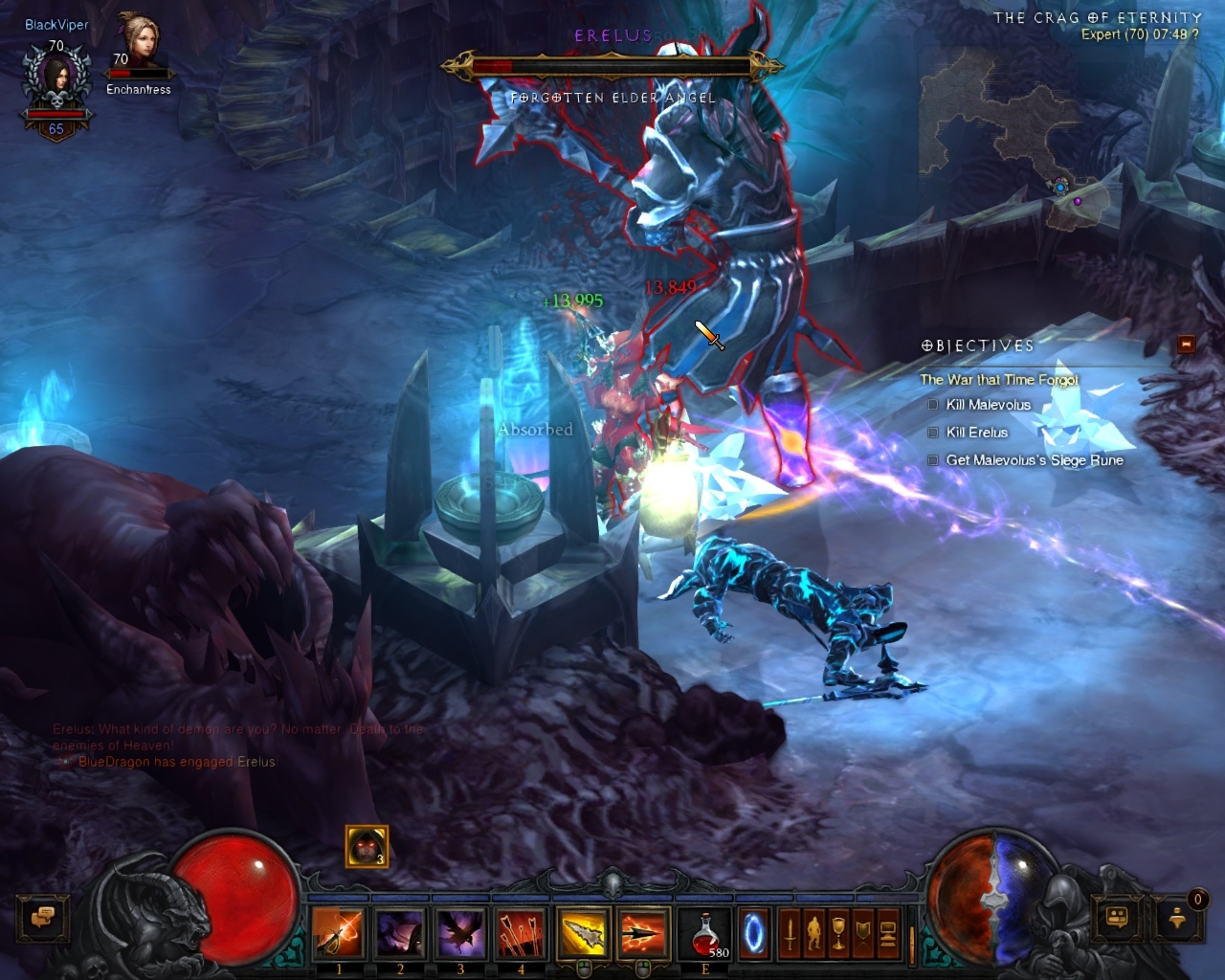Image resolution: width=1225 pixels, height=980 pixels.
Task: Open the Town Portal icon
Action: point(753,933)
